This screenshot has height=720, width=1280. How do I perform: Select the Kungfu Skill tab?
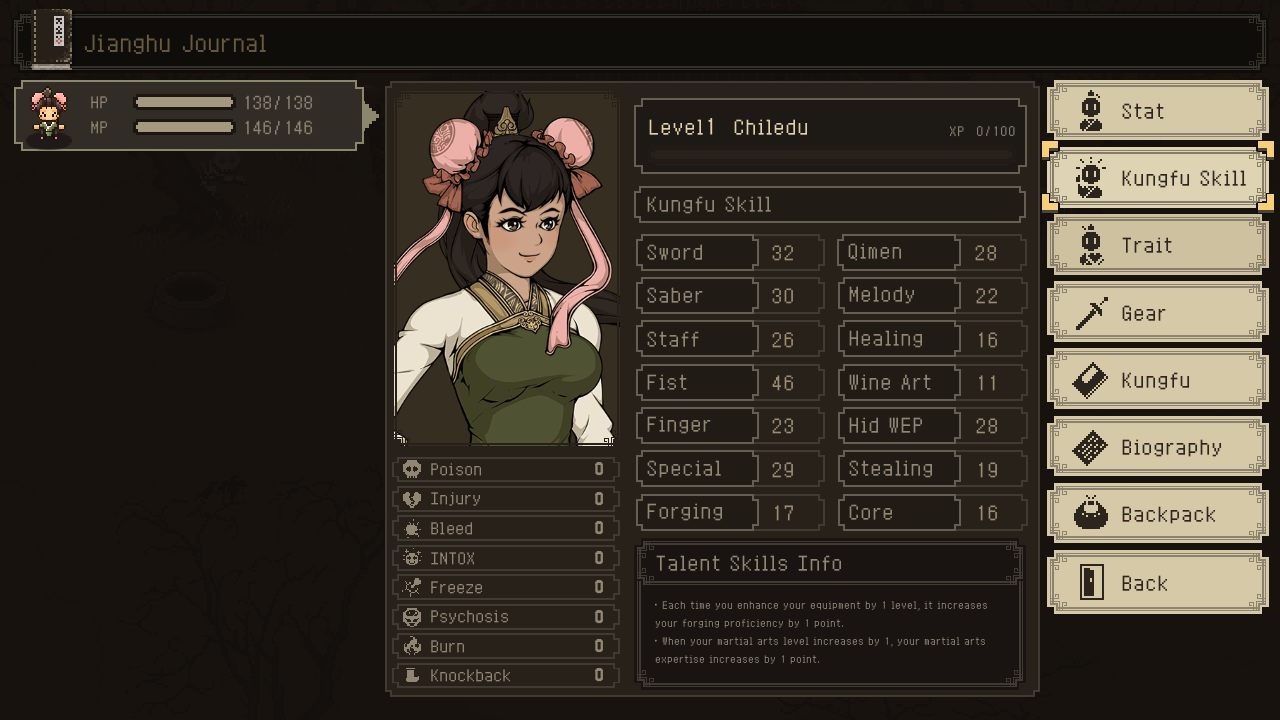1156,178
